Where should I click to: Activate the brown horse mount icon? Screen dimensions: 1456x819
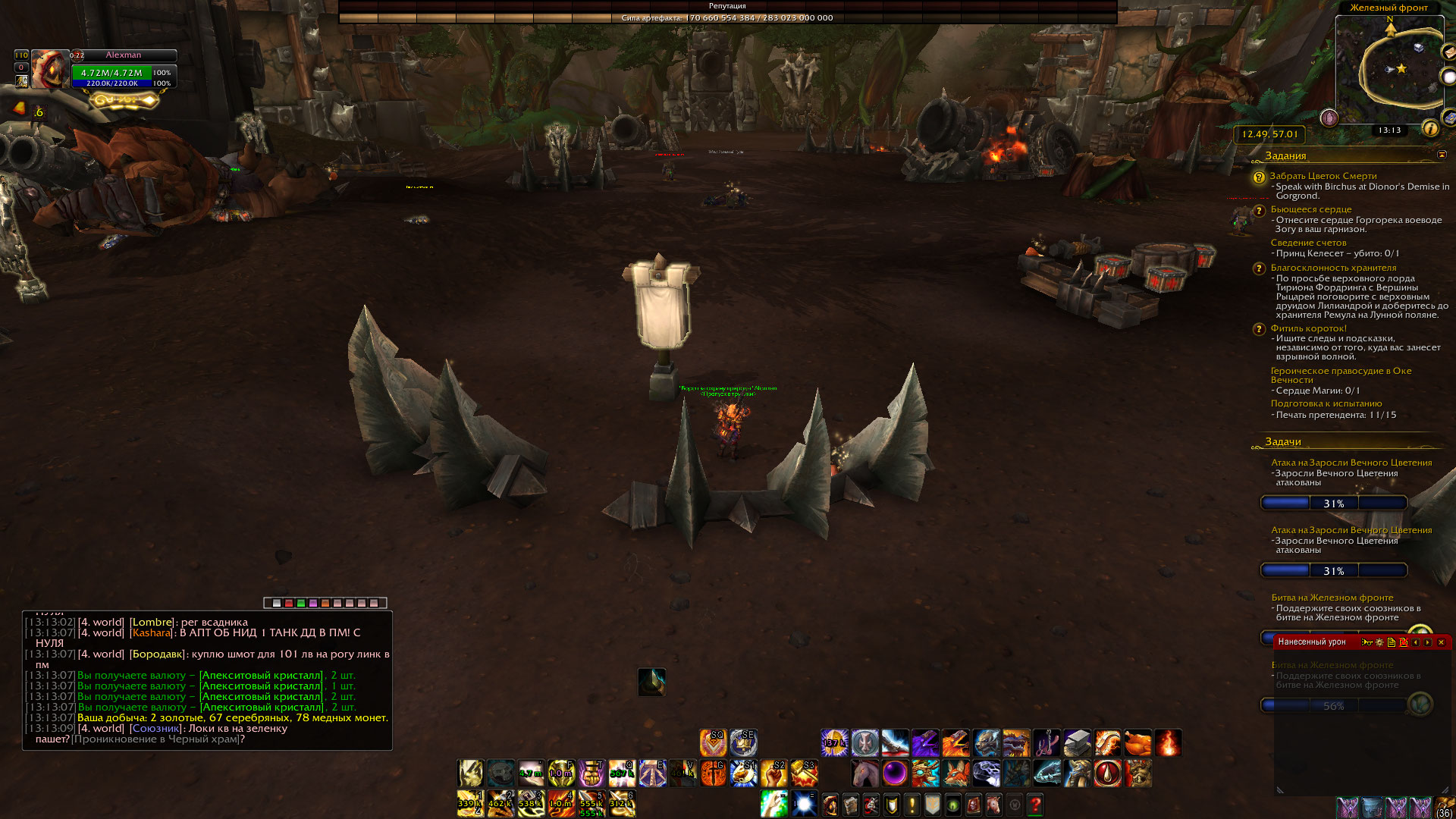coord(864,773)
